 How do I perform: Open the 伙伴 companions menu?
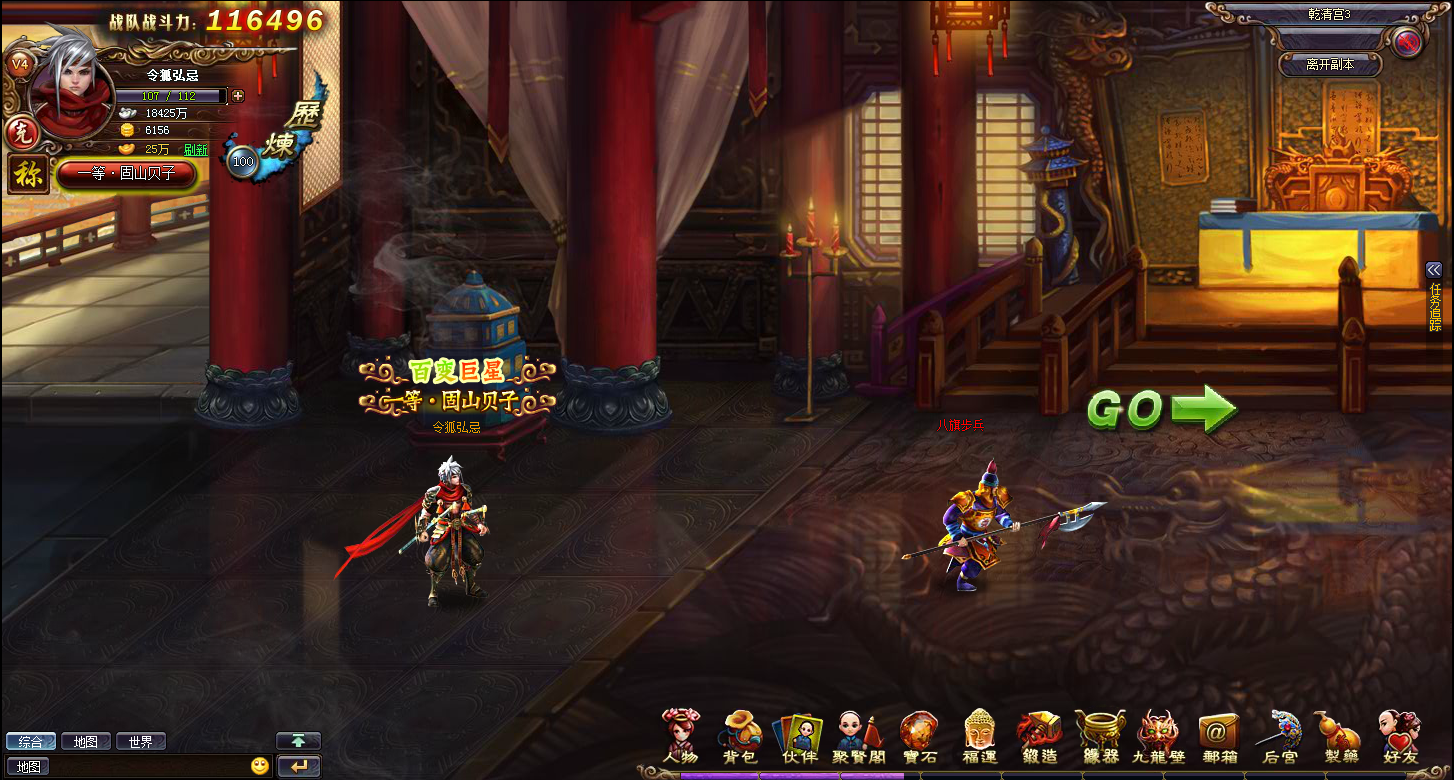coord(800,737)
